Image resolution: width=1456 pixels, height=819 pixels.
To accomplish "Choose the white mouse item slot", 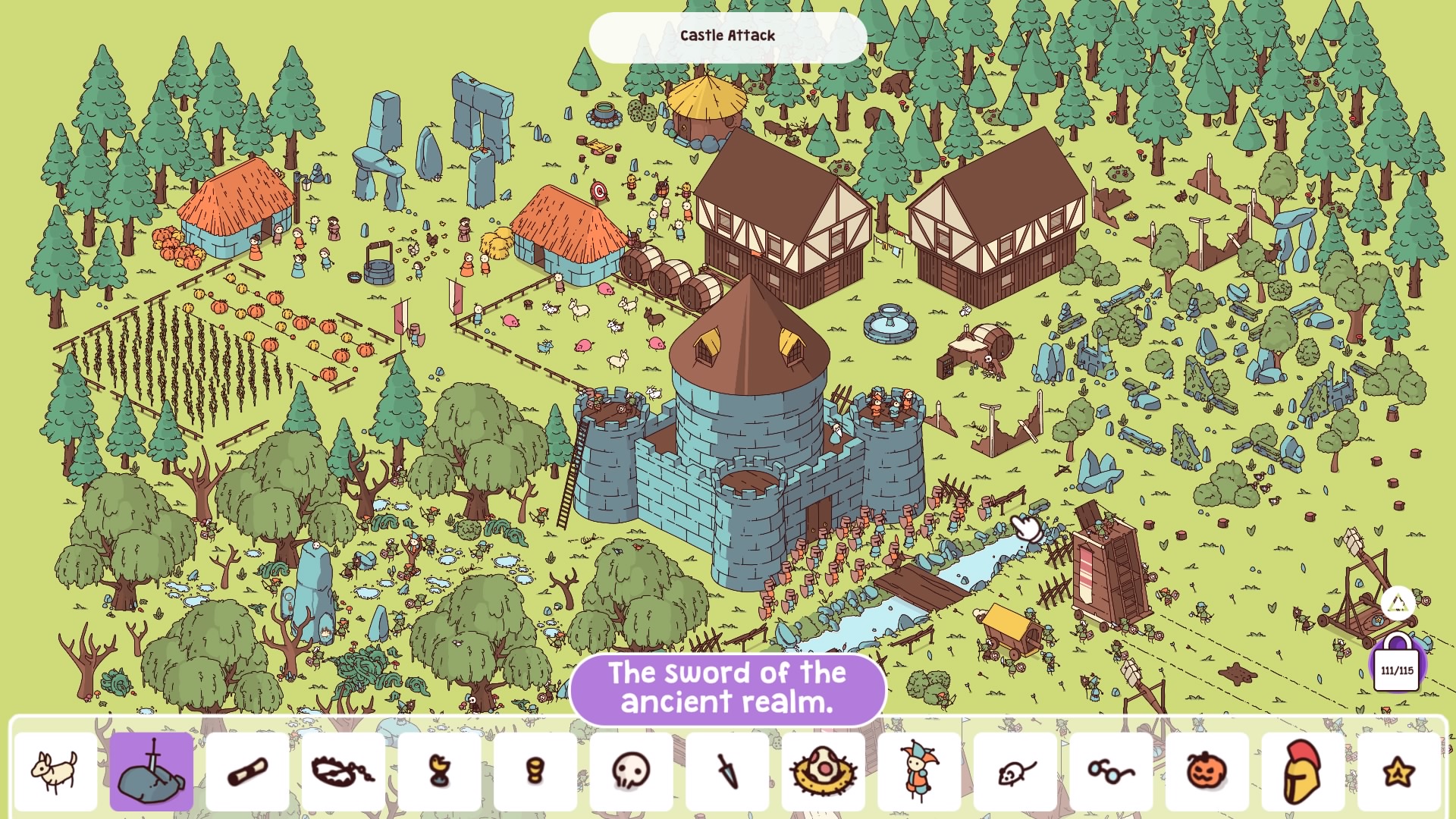I will 1015,771.
